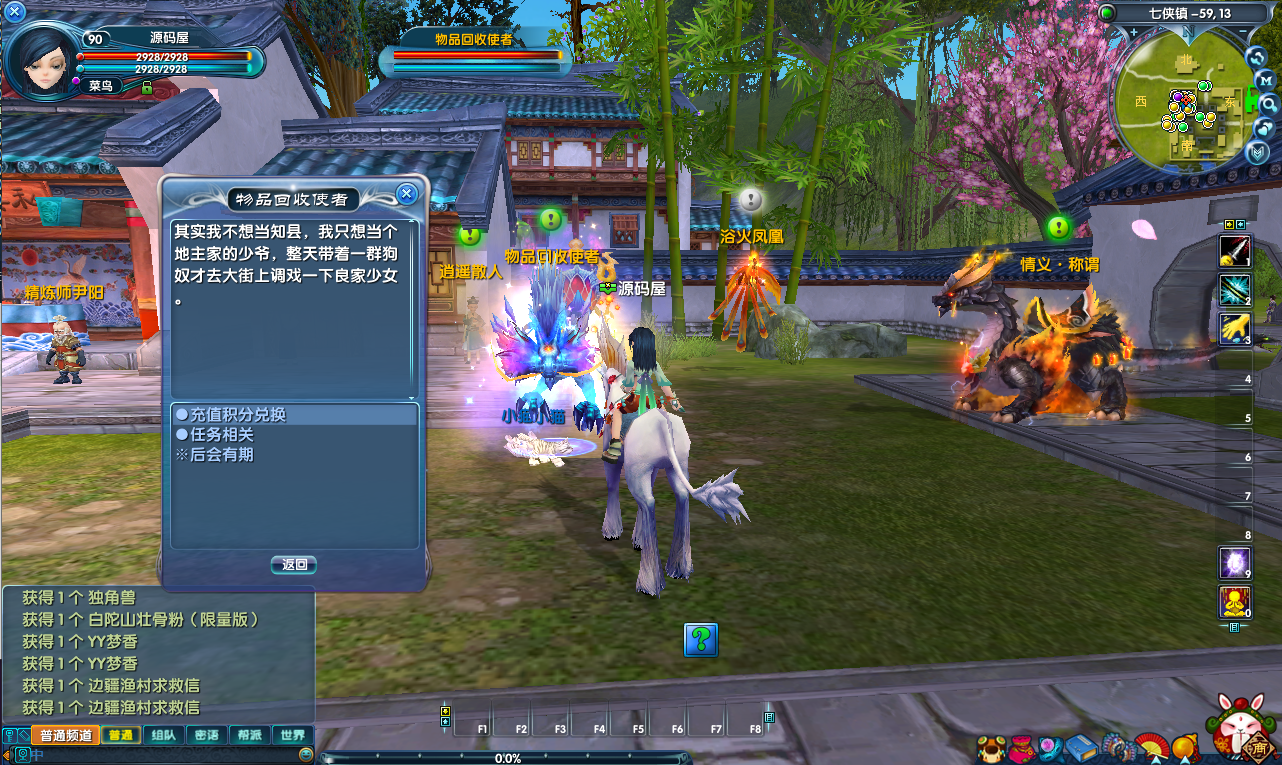
Task: Open the world map with the M button
Action: tap(1265, 79)
